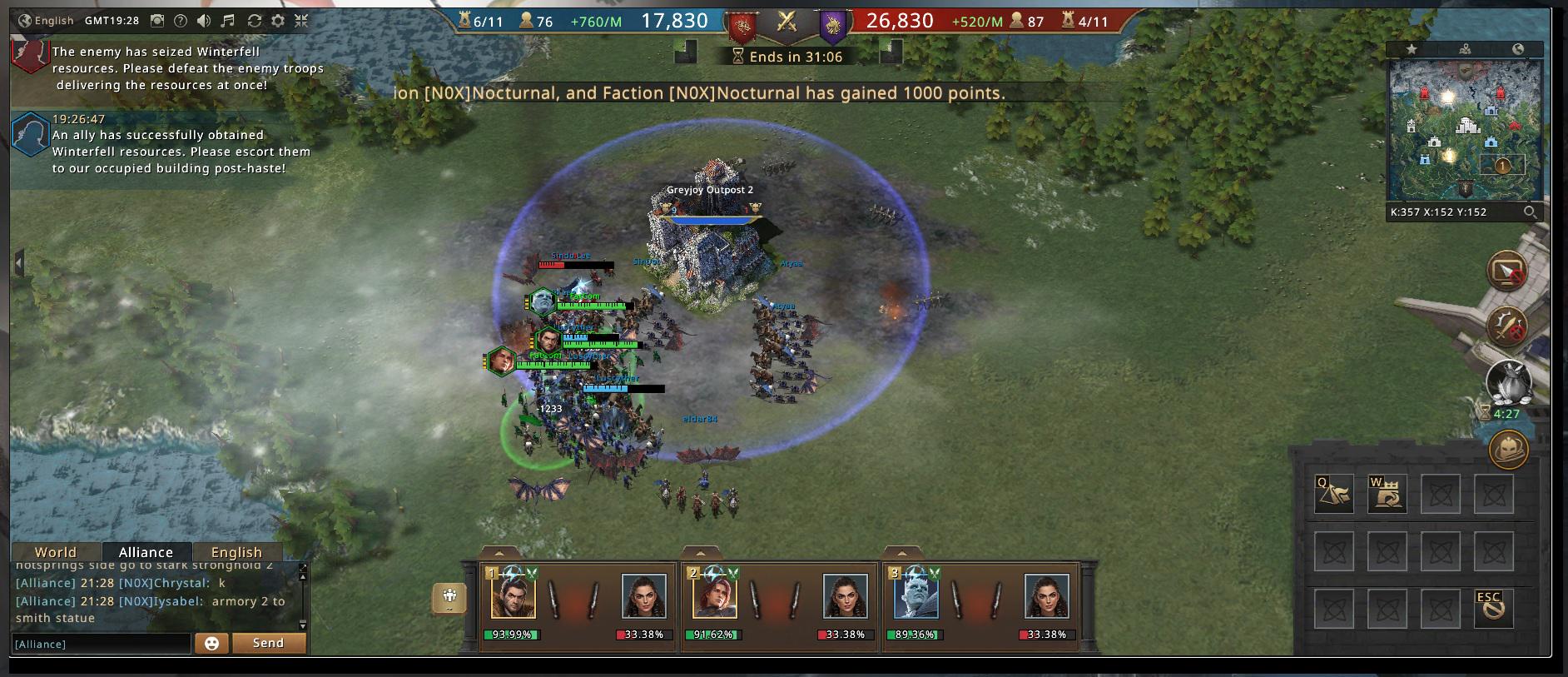Toggle sound with the speaker icon
The width and height of the screenshot is (1568, 677).
pos(204,21)
